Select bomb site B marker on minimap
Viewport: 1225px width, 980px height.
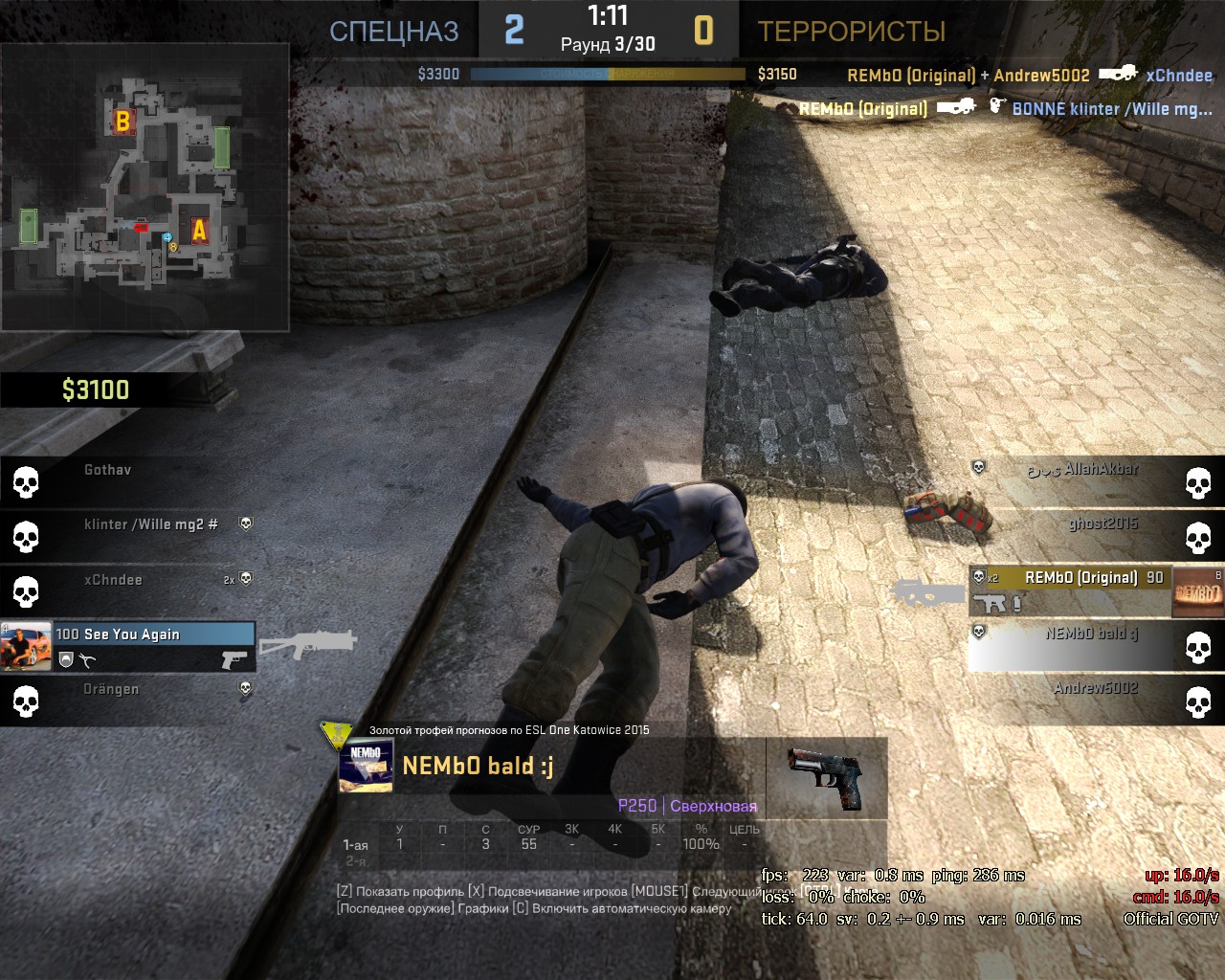pyautogui.click(x=122, y=122)
